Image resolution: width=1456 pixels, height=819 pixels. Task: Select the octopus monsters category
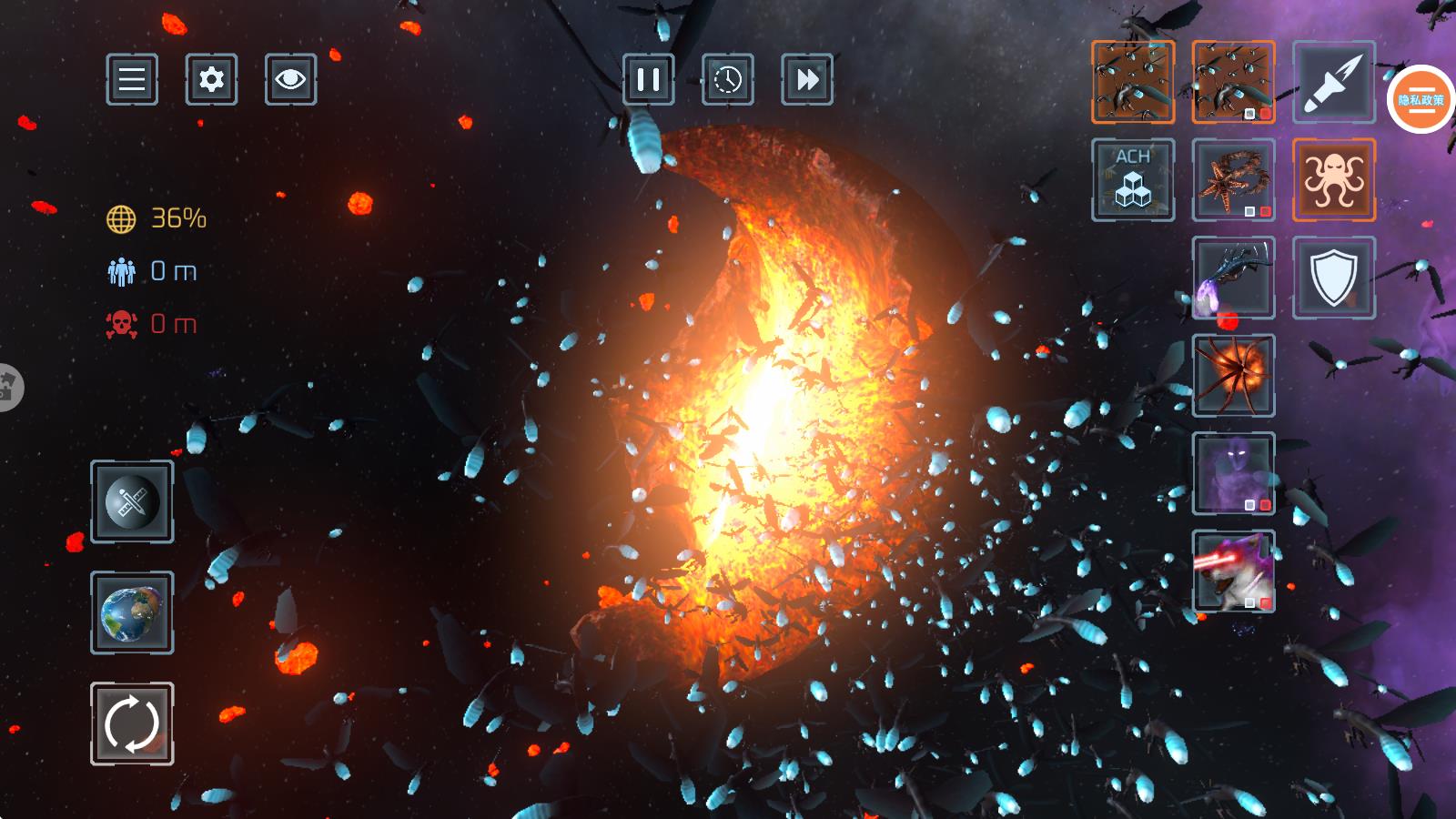[1333, 180]
